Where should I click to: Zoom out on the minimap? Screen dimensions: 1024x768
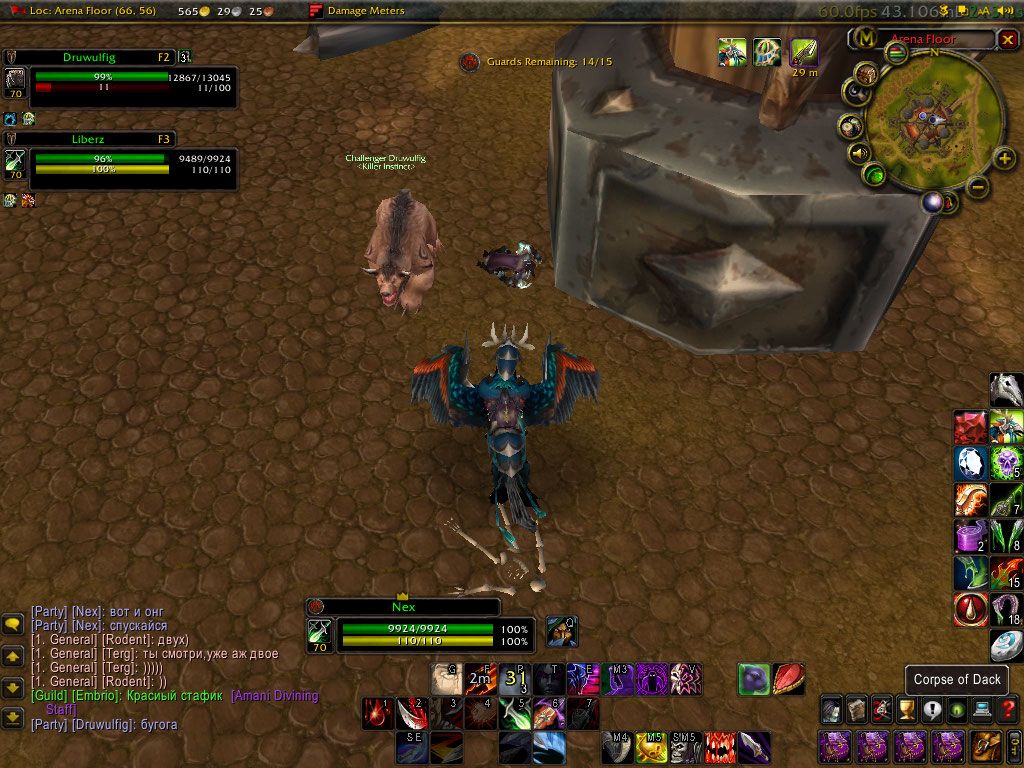click(979, 186)
